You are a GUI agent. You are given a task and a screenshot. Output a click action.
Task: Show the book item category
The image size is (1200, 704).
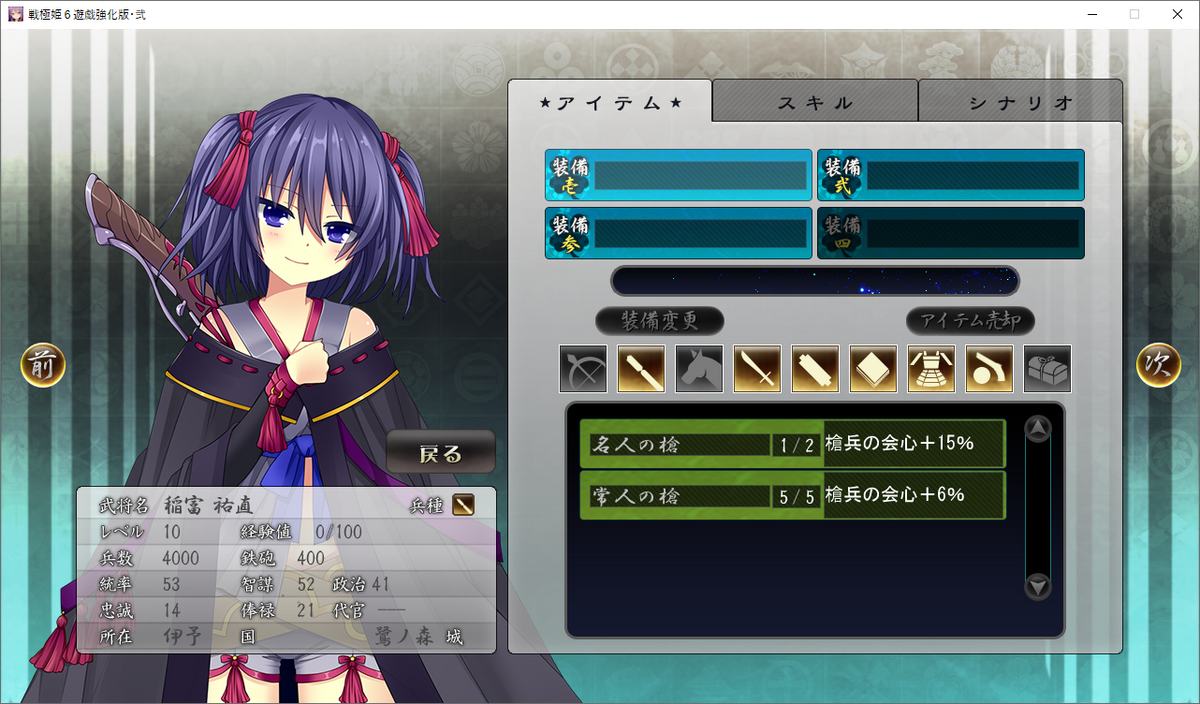pos(873,369)
